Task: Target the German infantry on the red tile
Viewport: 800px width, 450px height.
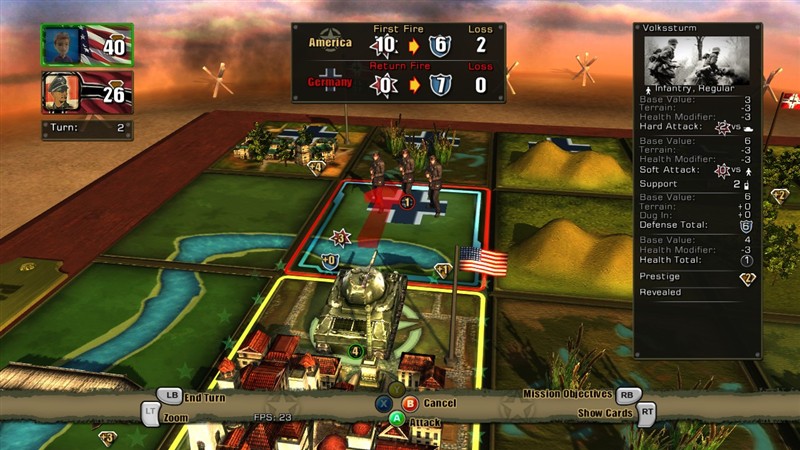Action: pos(406,175)
